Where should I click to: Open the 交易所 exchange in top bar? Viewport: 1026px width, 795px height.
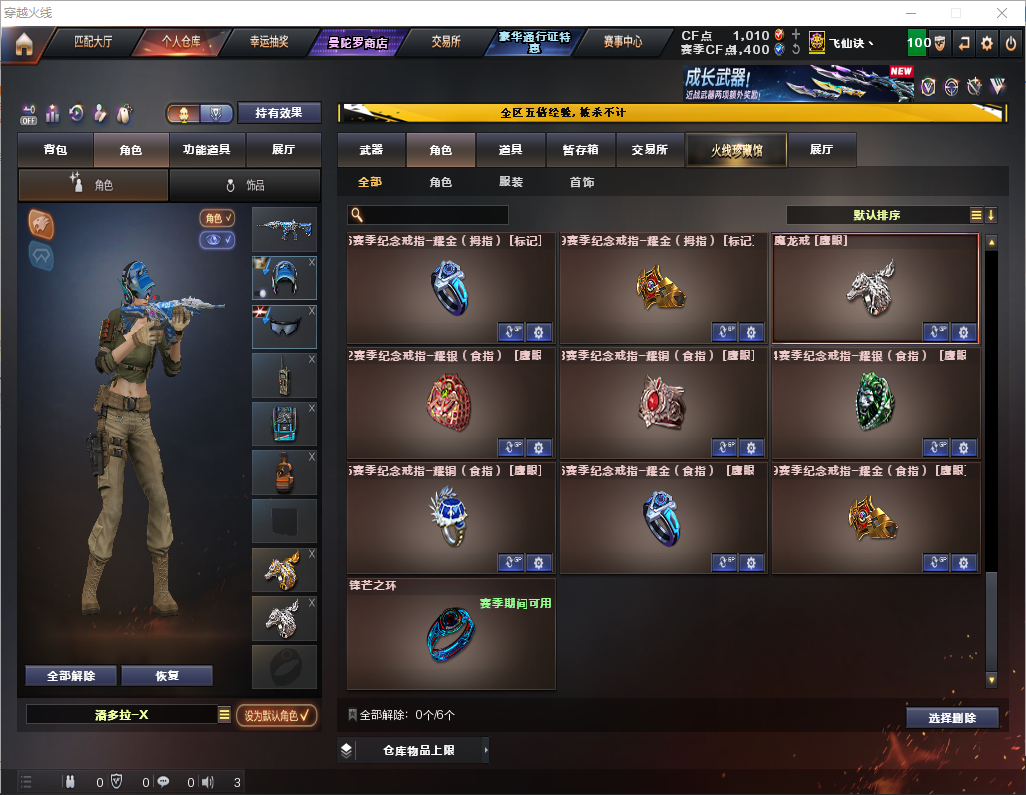(x=446, y=43)
